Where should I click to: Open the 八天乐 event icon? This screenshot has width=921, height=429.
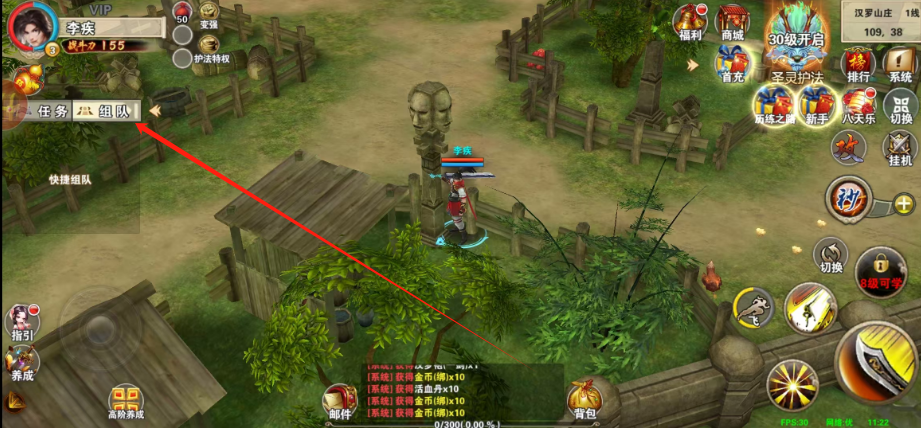click(858, 104)
